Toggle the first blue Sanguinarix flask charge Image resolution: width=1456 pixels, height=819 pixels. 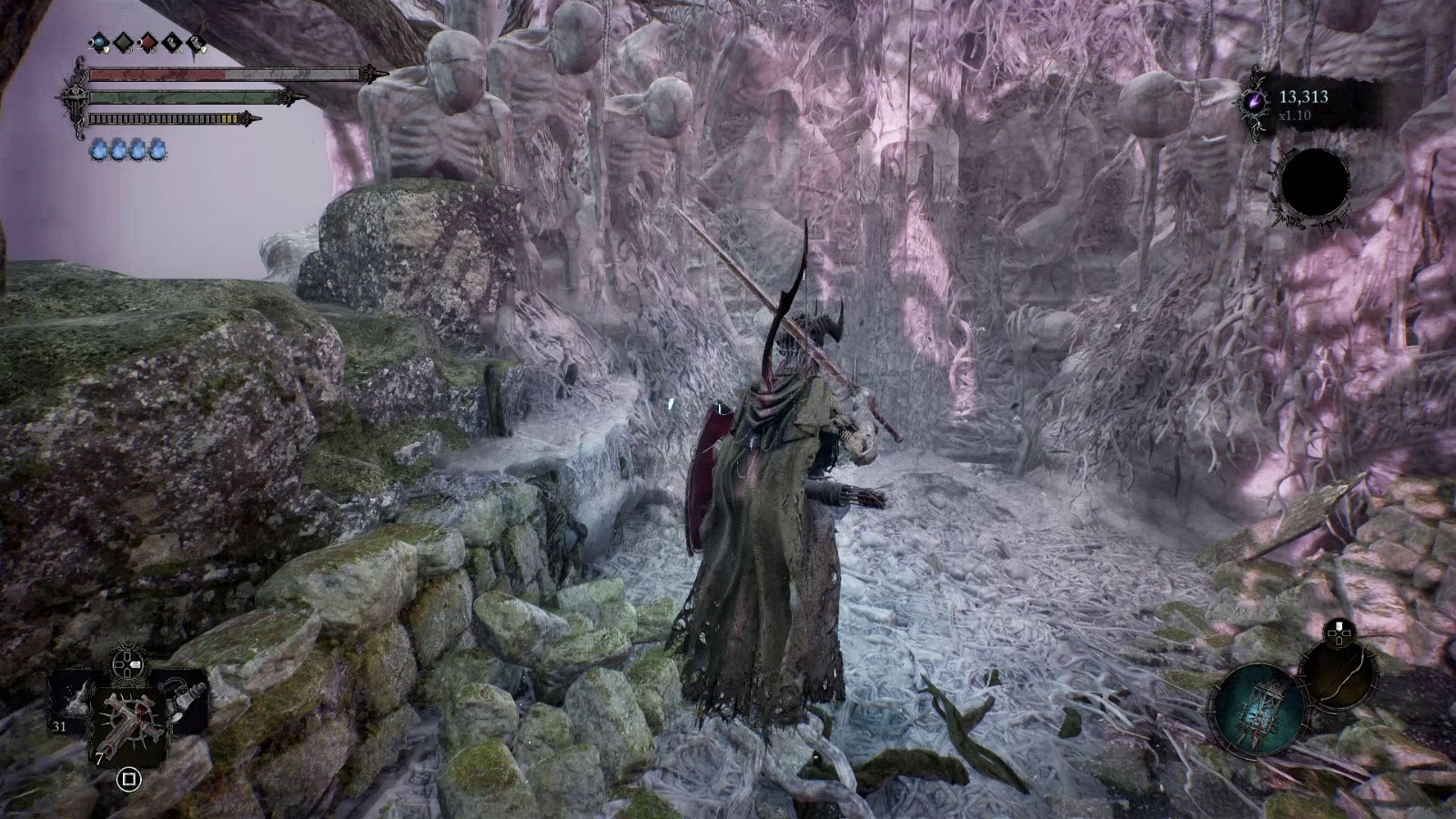point(99,149)
